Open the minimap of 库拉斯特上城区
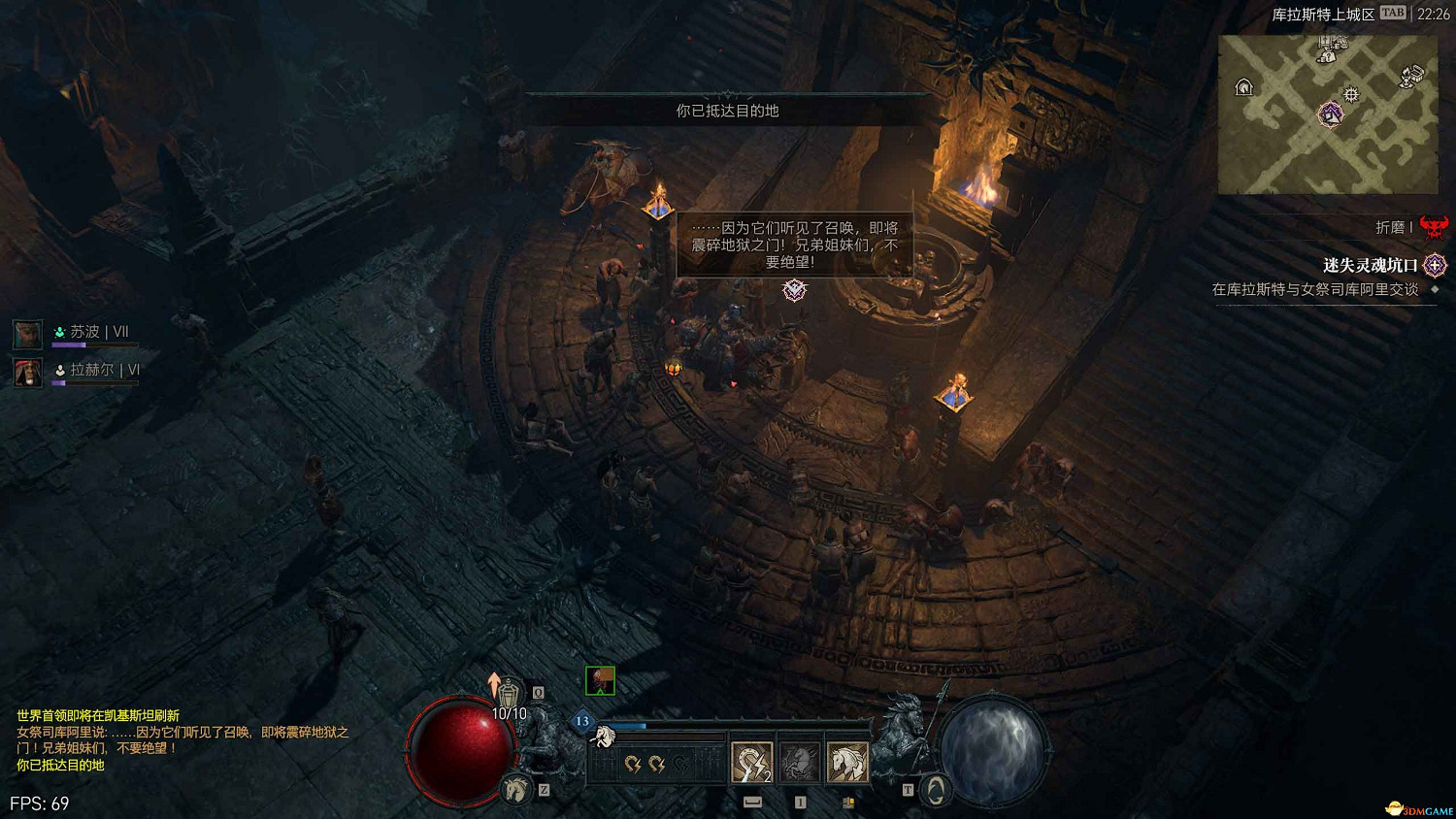The image size is (1456, 819). pyautogui.click(x=1328, y=115)
